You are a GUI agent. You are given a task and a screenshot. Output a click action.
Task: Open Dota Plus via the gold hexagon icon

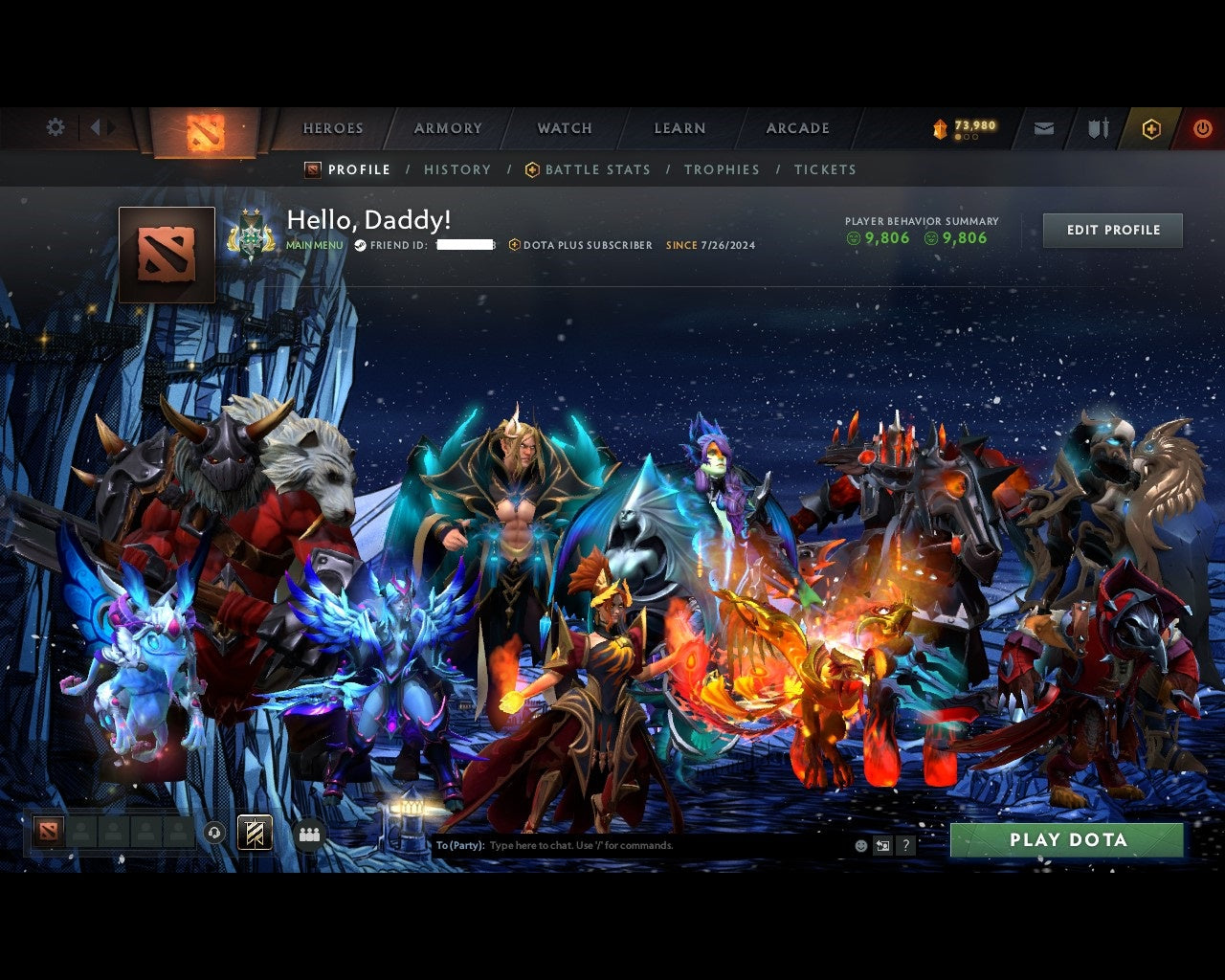point(1151,127)
